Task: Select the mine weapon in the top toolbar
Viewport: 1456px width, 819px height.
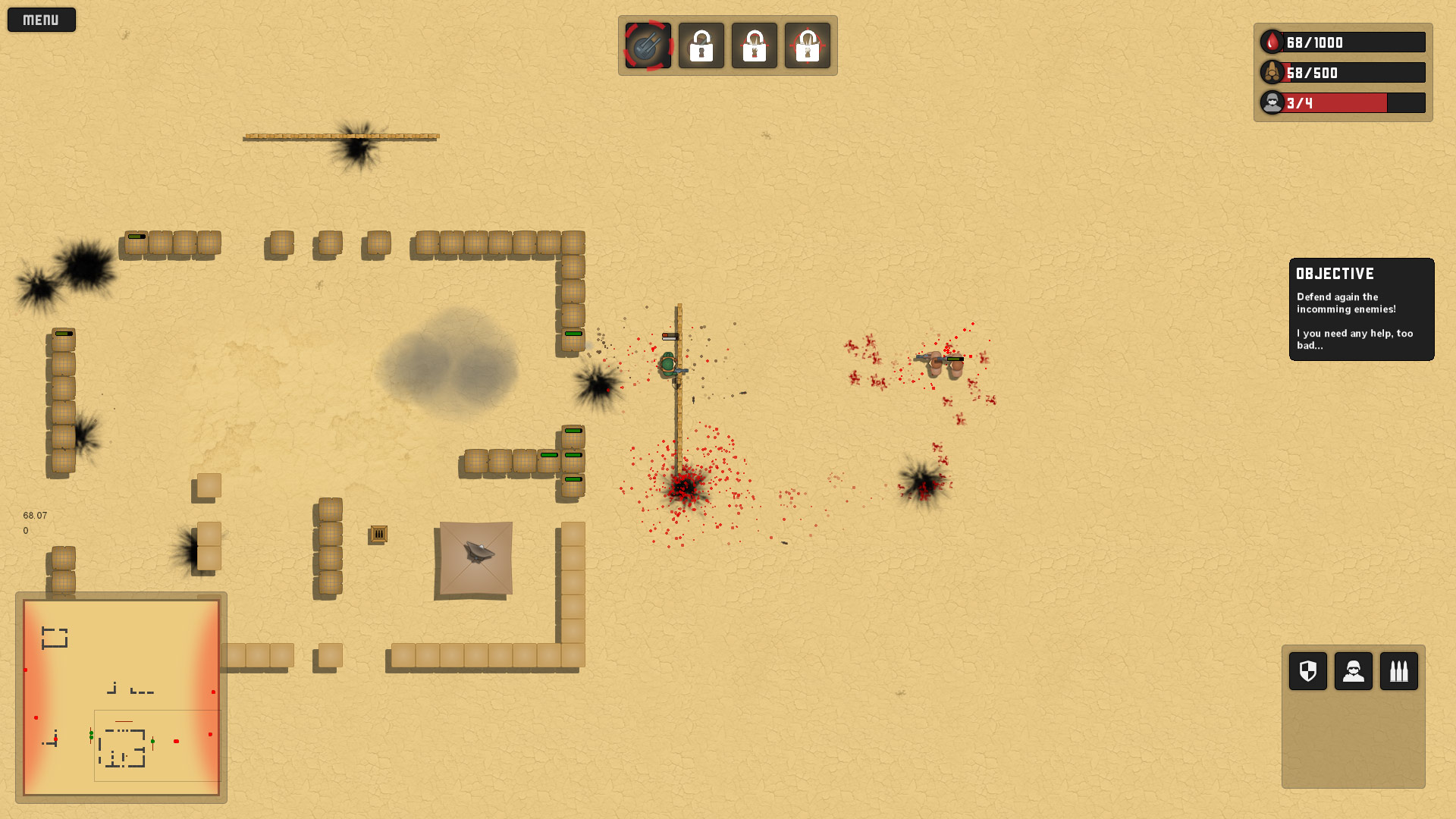Action: coord(647,45)
